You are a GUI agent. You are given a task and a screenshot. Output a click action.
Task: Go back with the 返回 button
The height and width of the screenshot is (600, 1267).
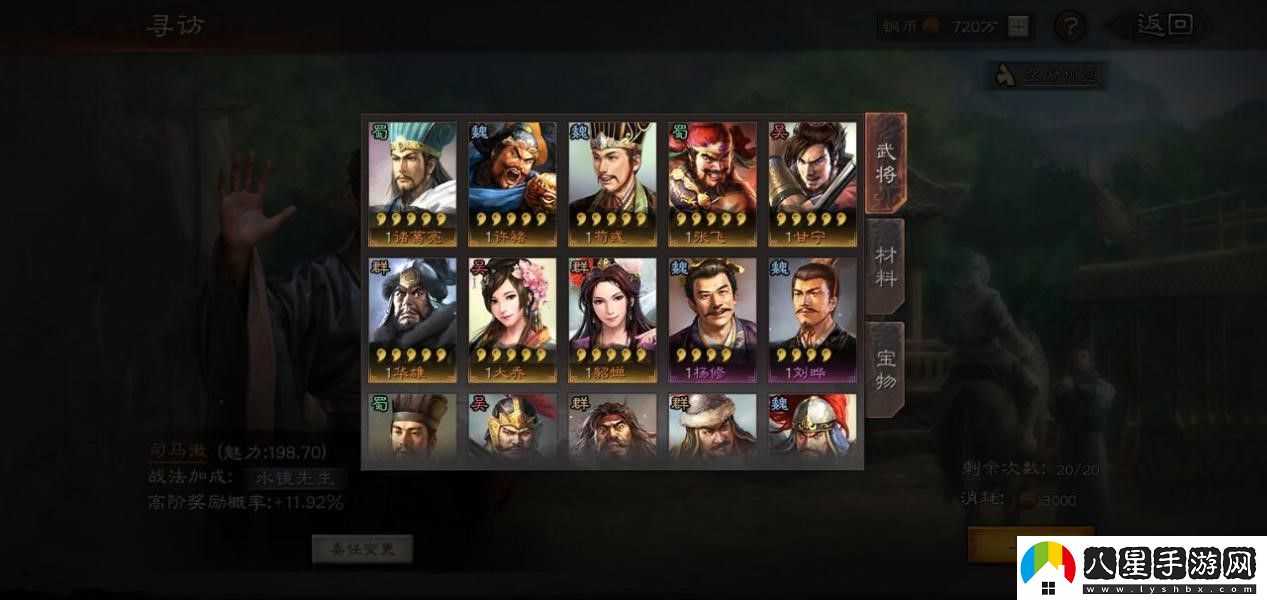coord(1163,26)
